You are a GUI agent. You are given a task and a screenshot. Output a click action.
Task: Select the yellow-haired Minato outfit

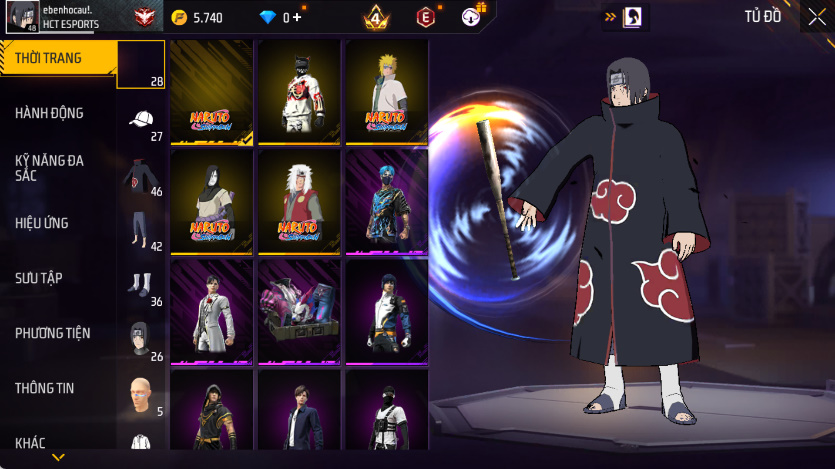coord(387,92)
